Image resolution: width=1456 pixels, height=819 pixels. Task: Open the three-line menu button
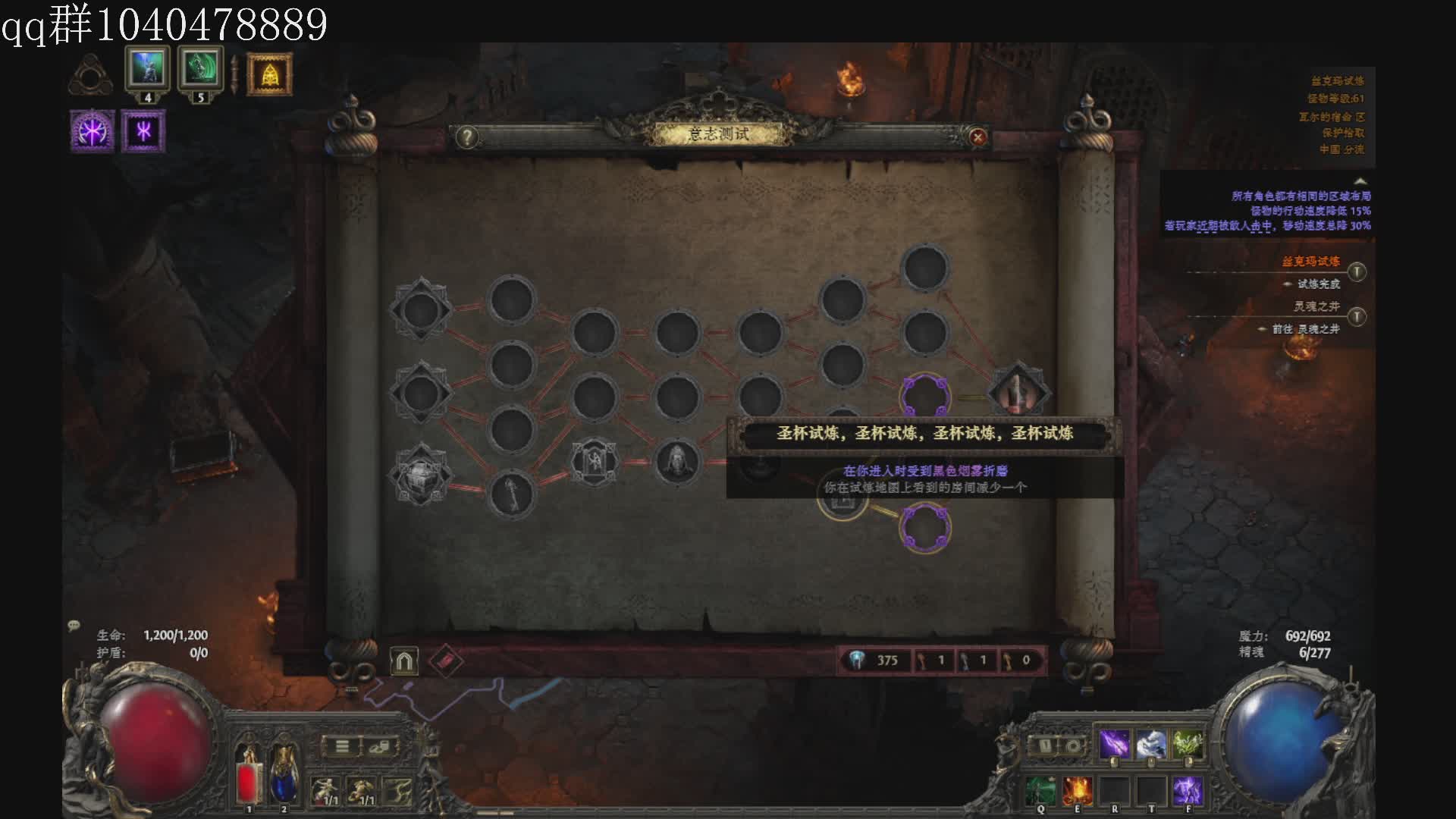click(343, 747)
